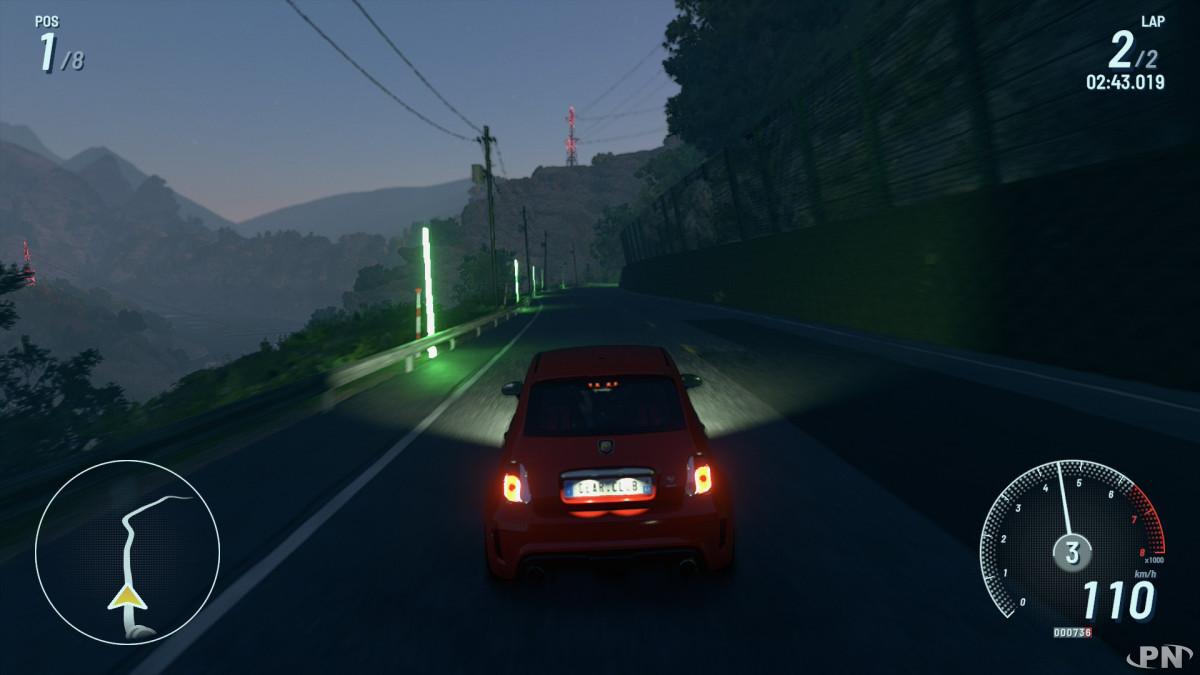Viewport: 1200px width, 675px height.
Task: Click the circular track minimap
Action: click(127, 552)
